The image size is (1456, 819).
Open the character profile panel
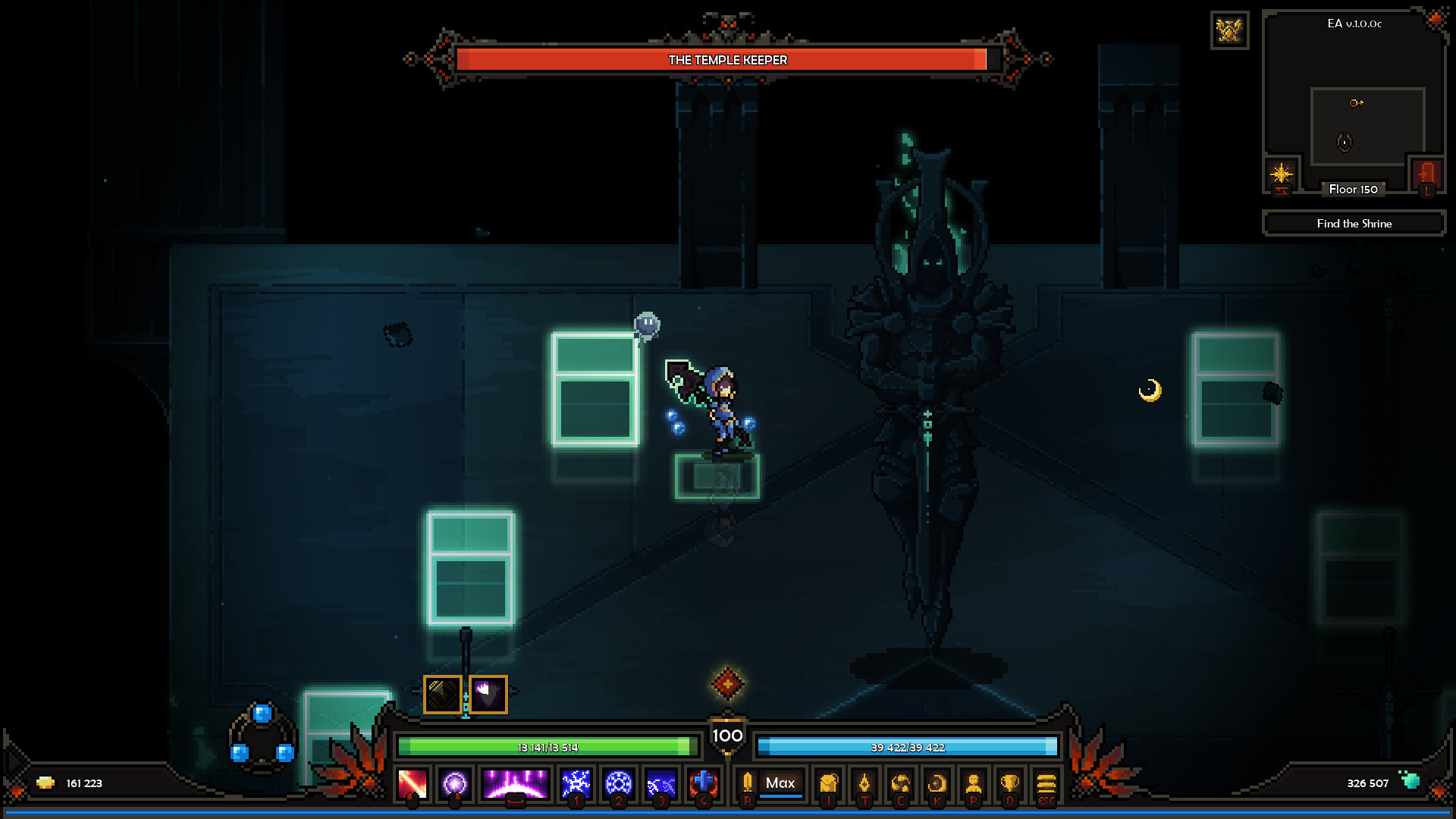click(974, 783)
